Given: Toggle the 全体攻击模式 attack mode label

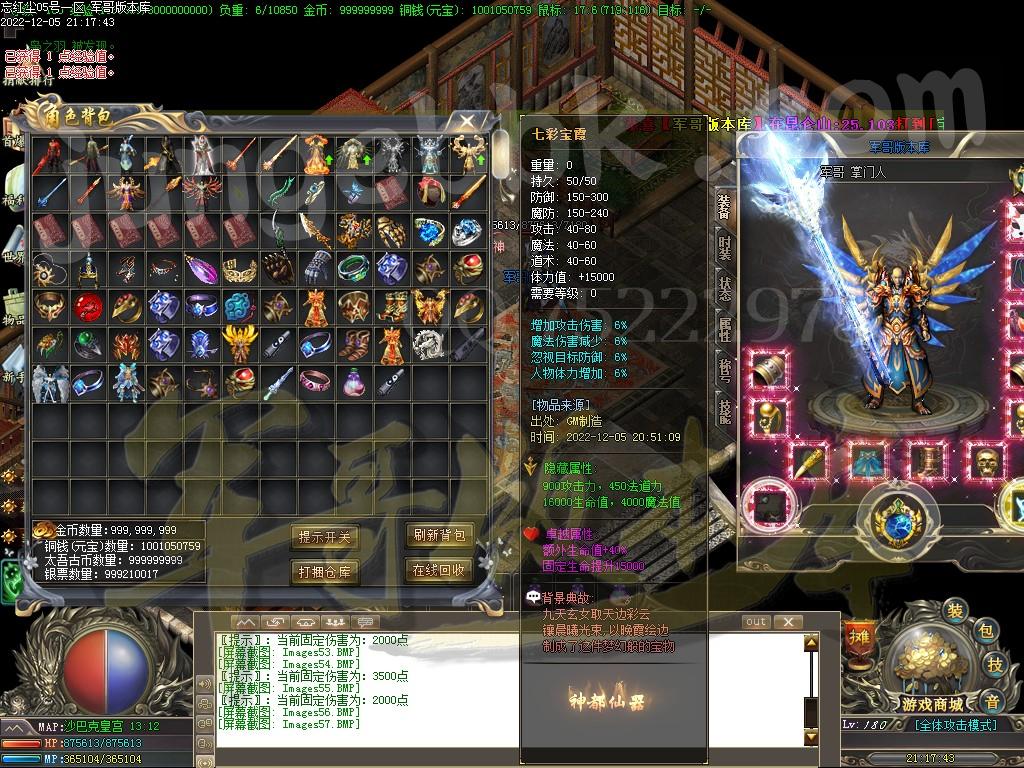Looking at the screenshot, I should pyautogui.click(x=956, y=725).
